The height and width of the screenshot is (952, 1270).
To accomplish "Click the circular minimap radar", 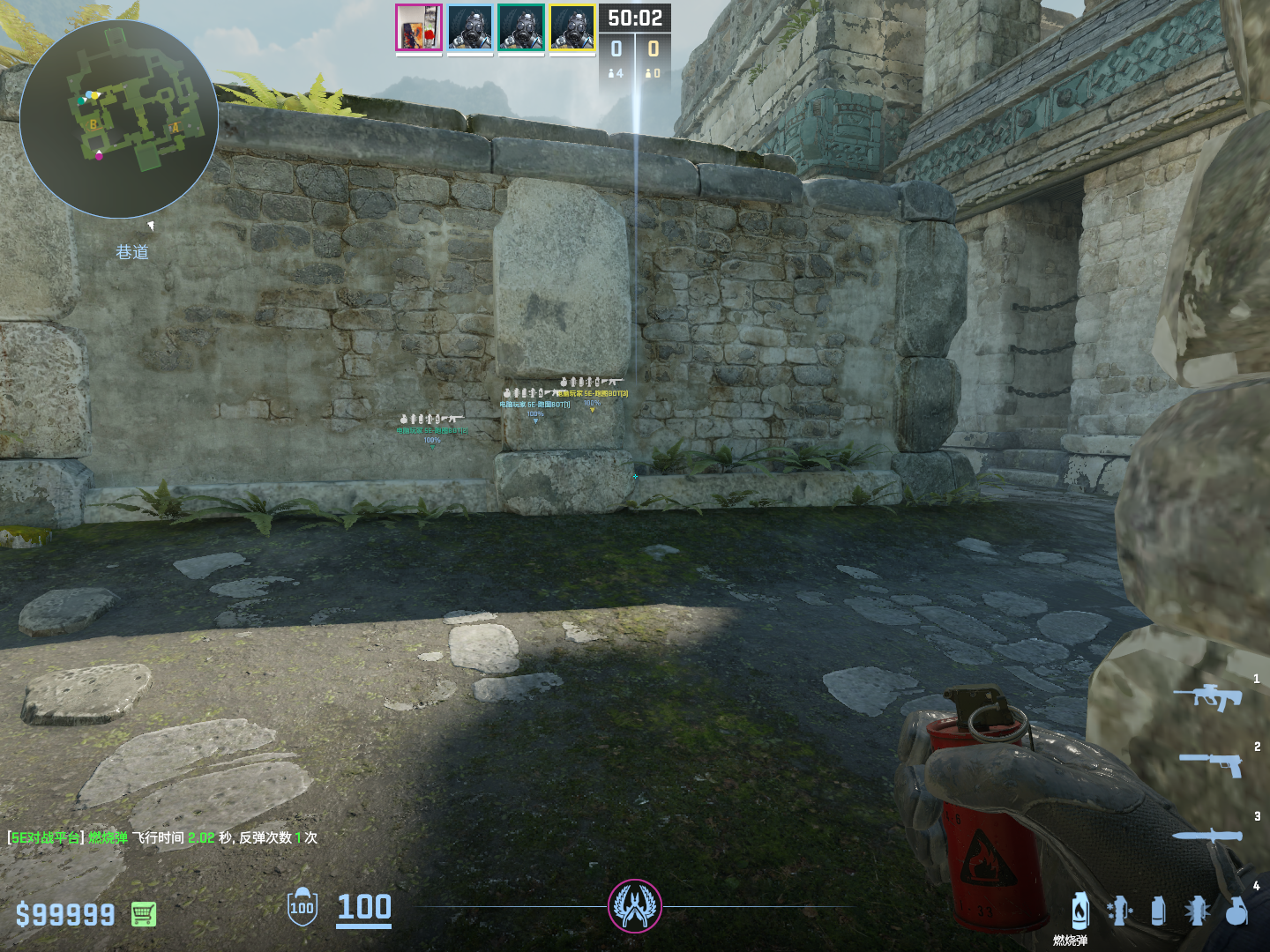I will (118, 119).
